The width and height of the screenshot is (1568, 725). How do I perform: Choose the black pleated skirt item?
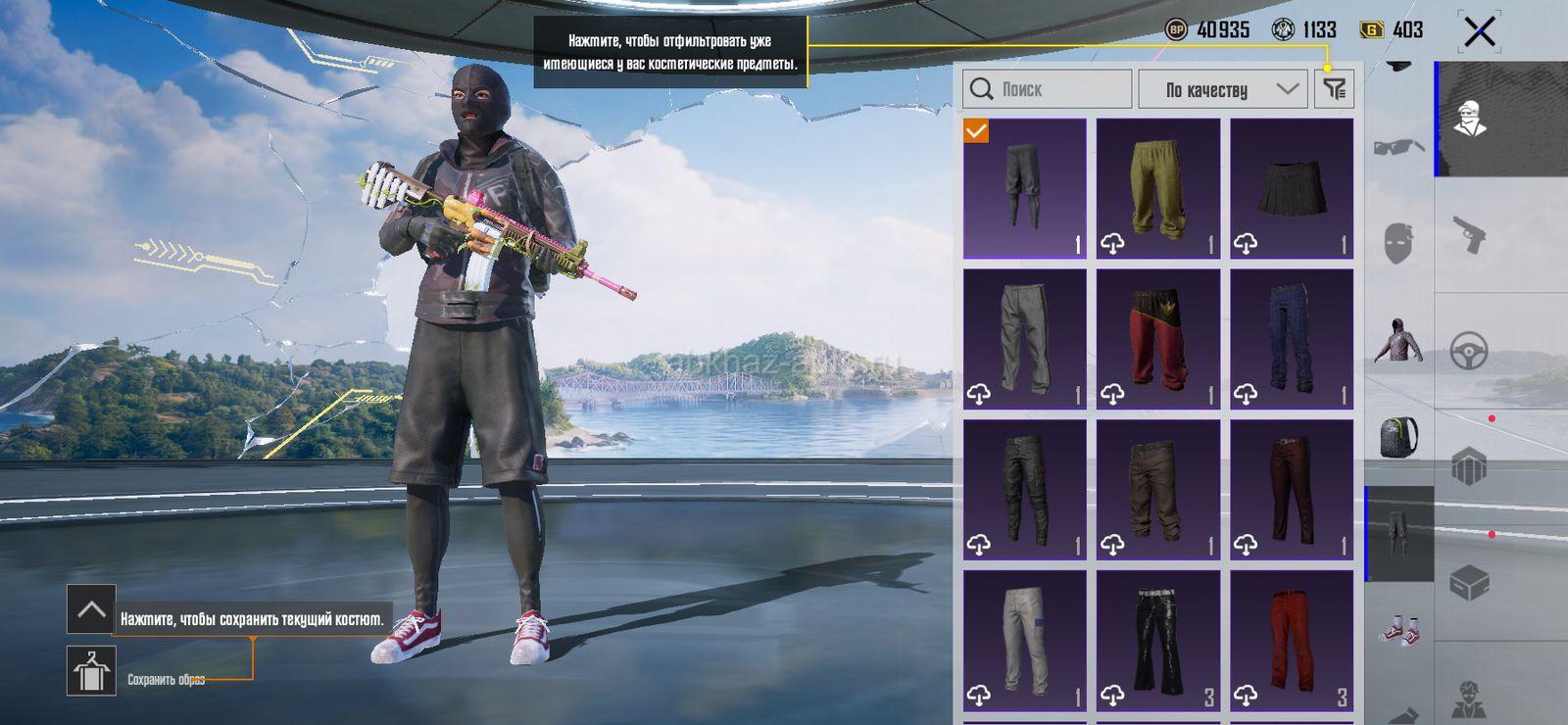(x=1292, y=189)
